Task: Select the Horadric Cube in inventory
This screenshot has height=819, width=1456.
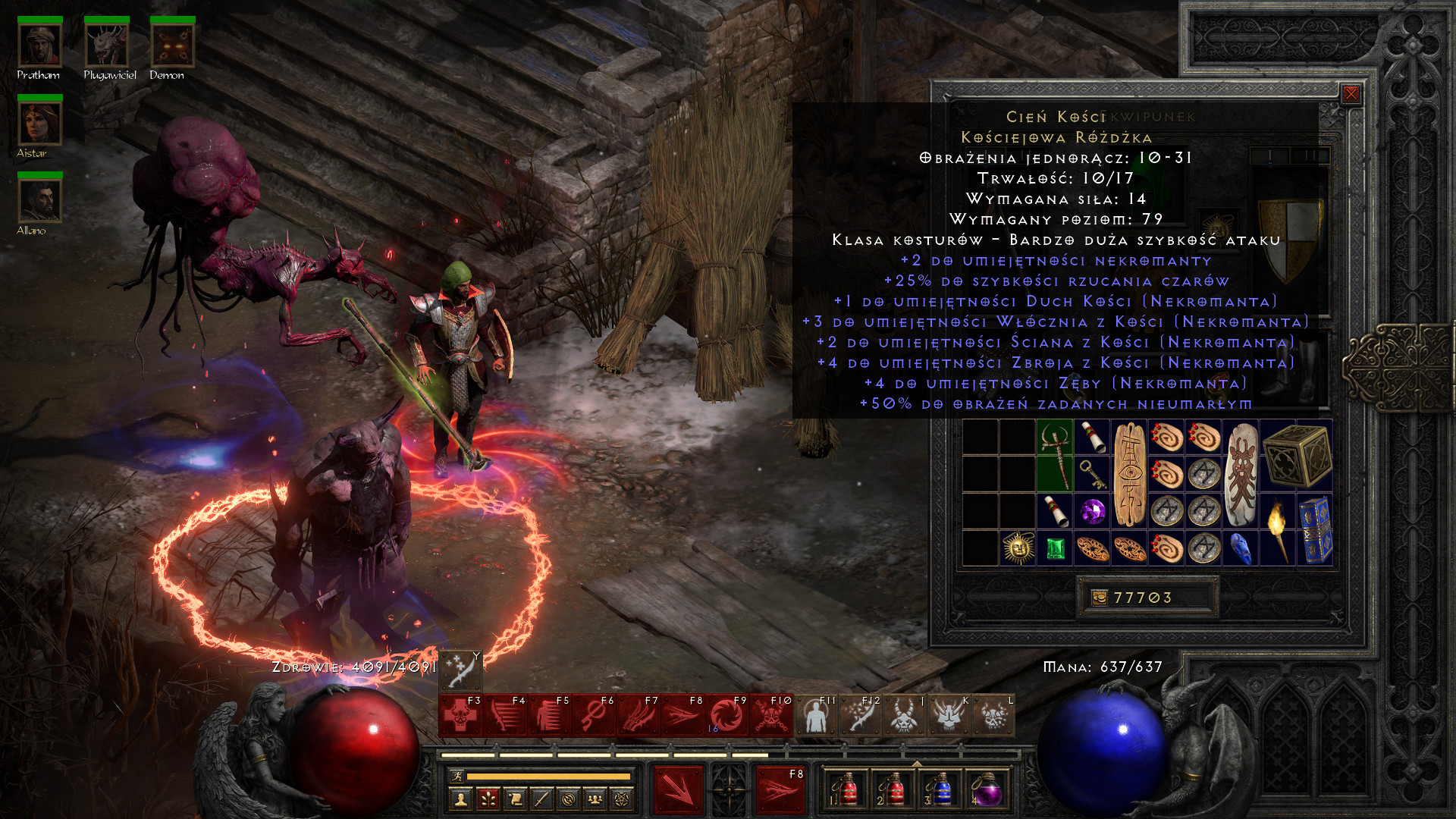Action: click(1297, 454)
